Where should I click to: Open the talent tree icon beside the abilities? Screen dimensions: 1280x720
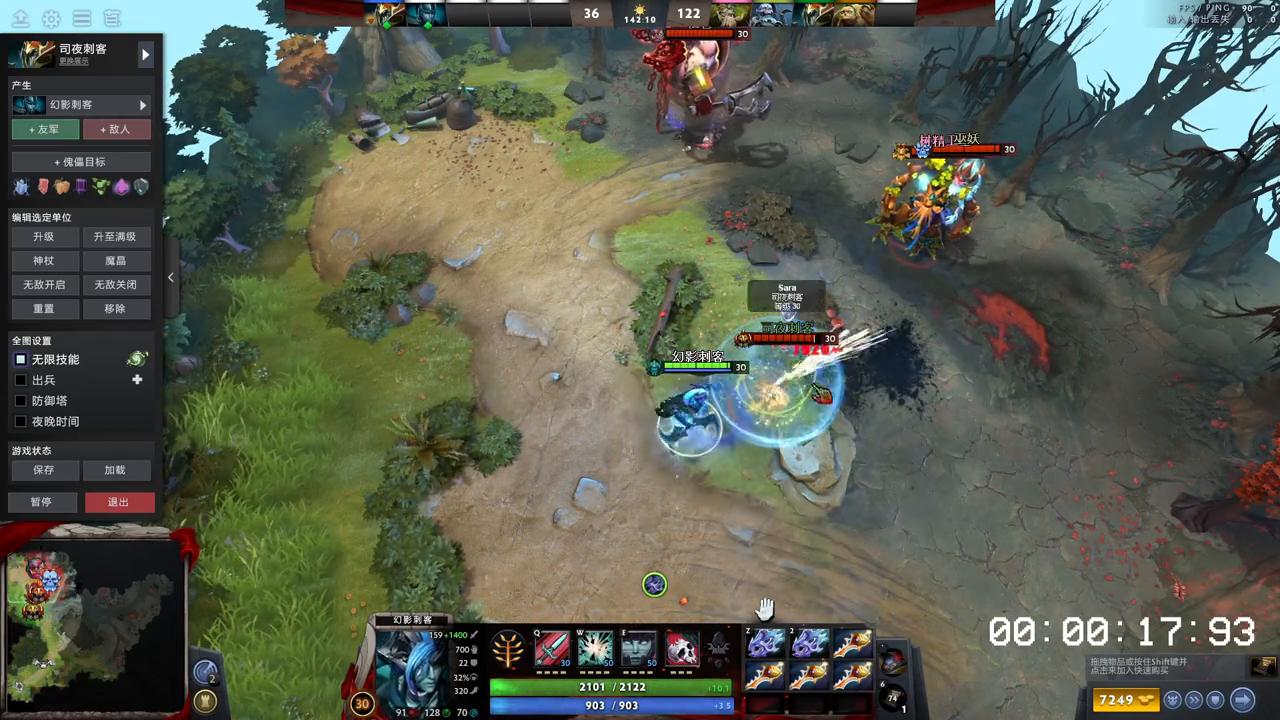tap(508, 648)
